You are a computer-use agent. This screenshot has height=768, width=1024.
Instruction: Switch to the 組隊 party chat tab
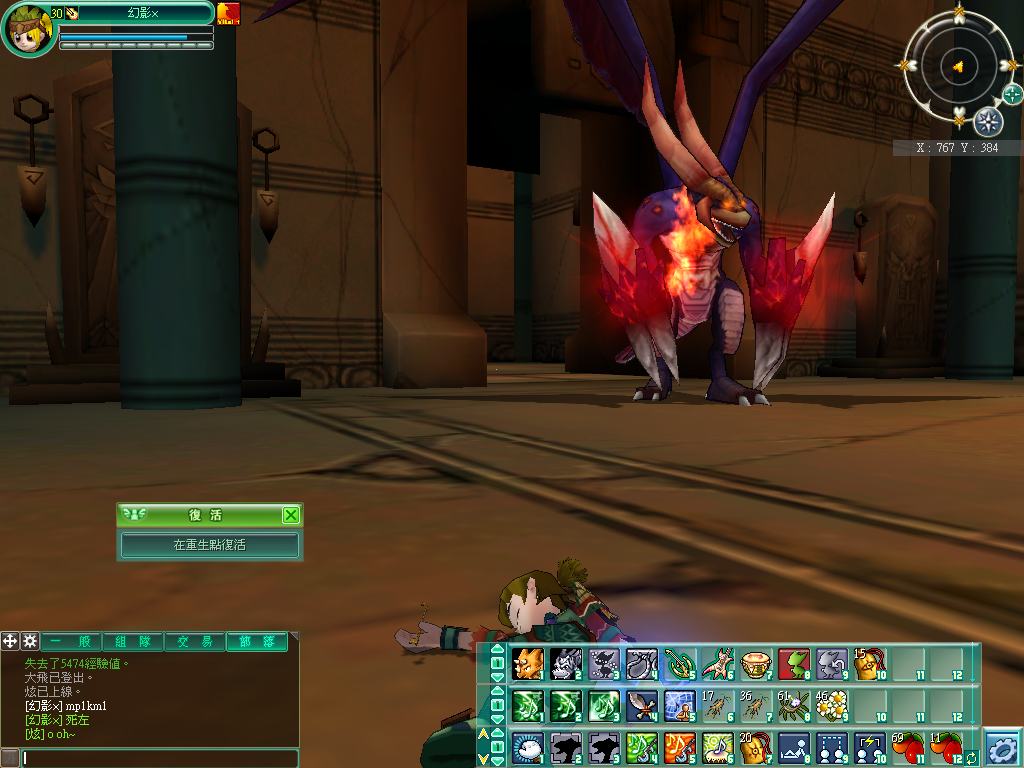(133, 642)
